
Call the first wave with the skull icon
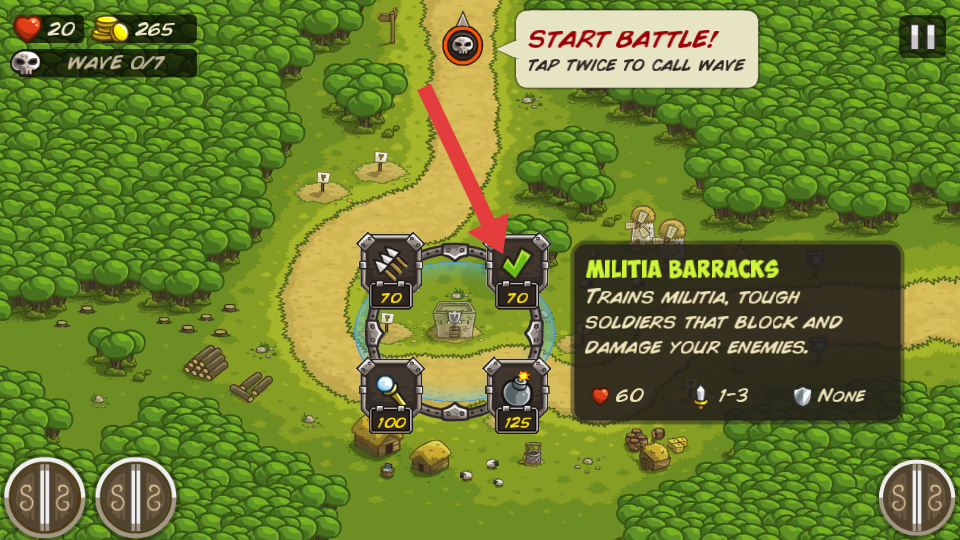[x=462, y=43]
